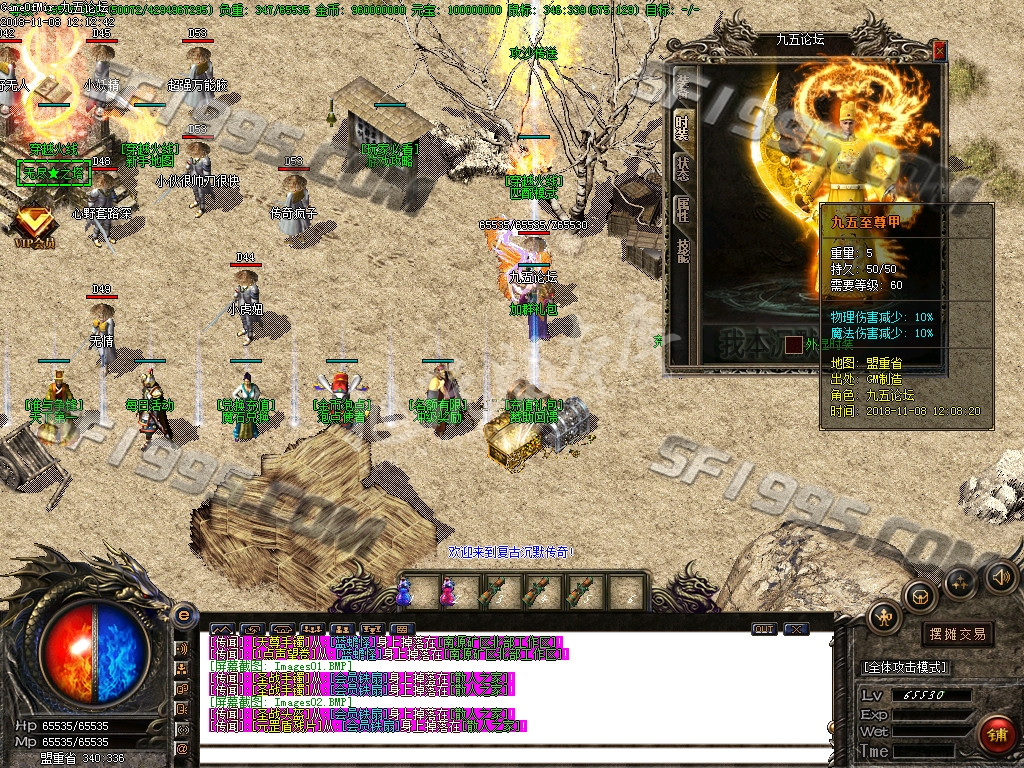Click the red round 铺 shop button

coord(995,736)
